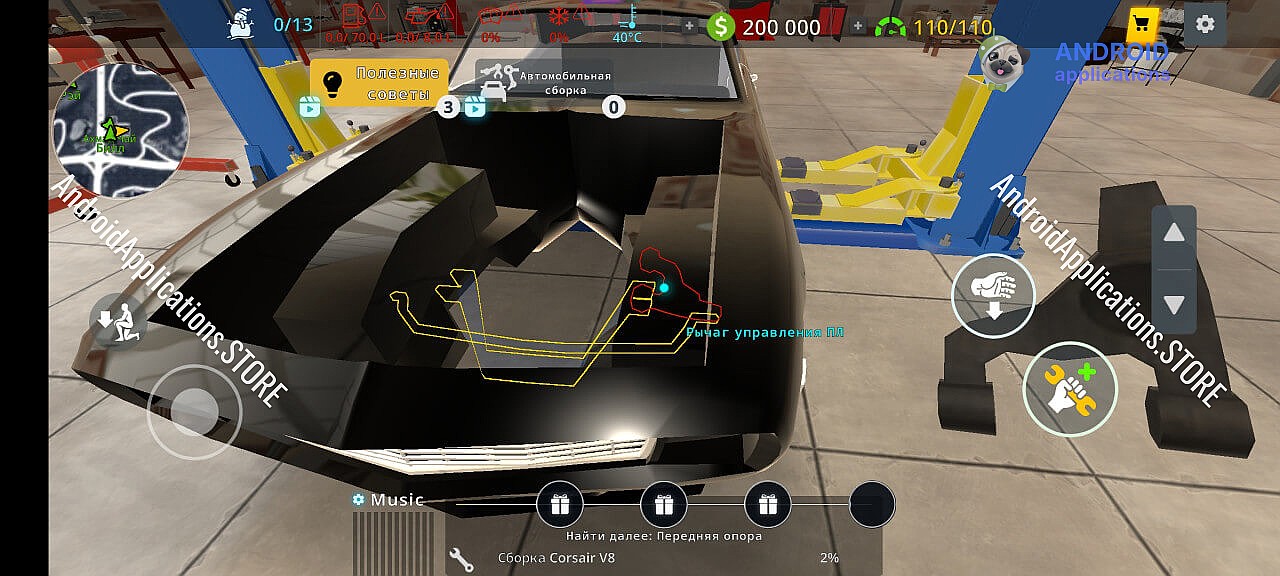Screen dimensions: 1280x576
Task: Tap the snowman collectible counter icon
Action: click(x=240, y=24)
